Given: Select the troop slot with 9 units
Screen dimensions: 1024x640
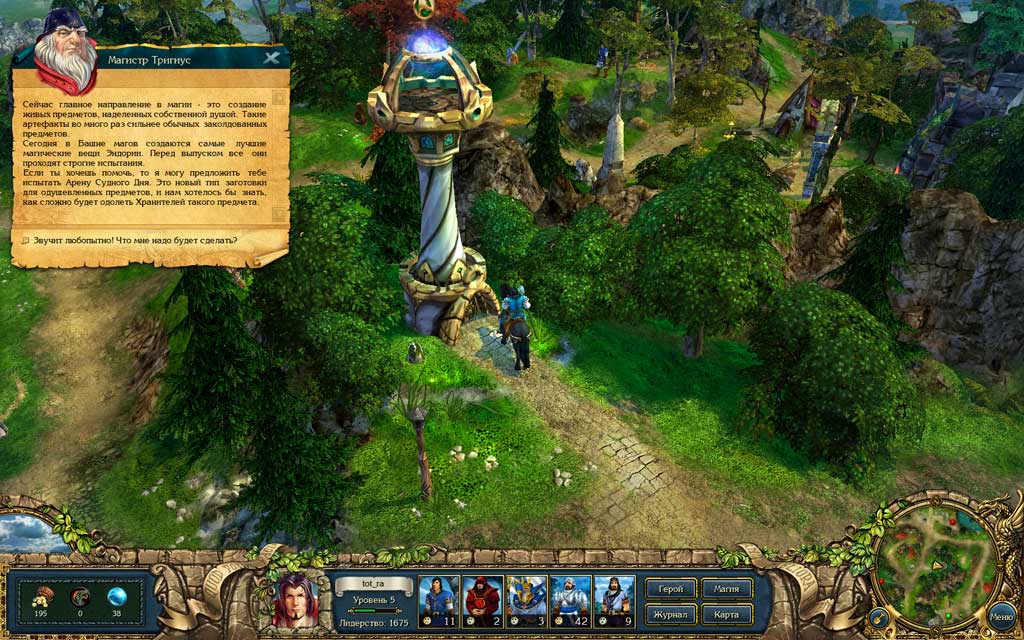Looking at the screenshot, I should (614, 601).
